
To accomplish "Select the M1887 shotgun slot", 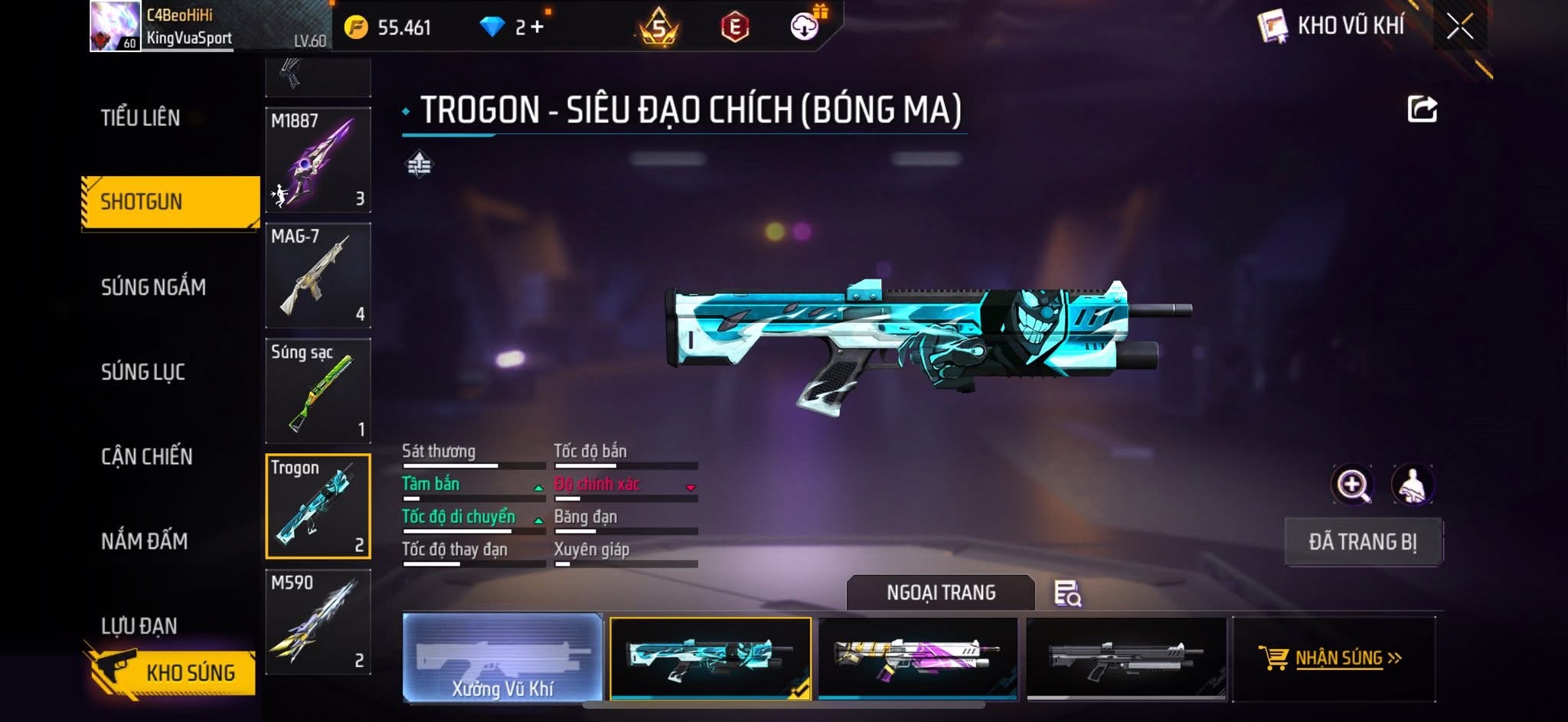I will pos(318,160).
